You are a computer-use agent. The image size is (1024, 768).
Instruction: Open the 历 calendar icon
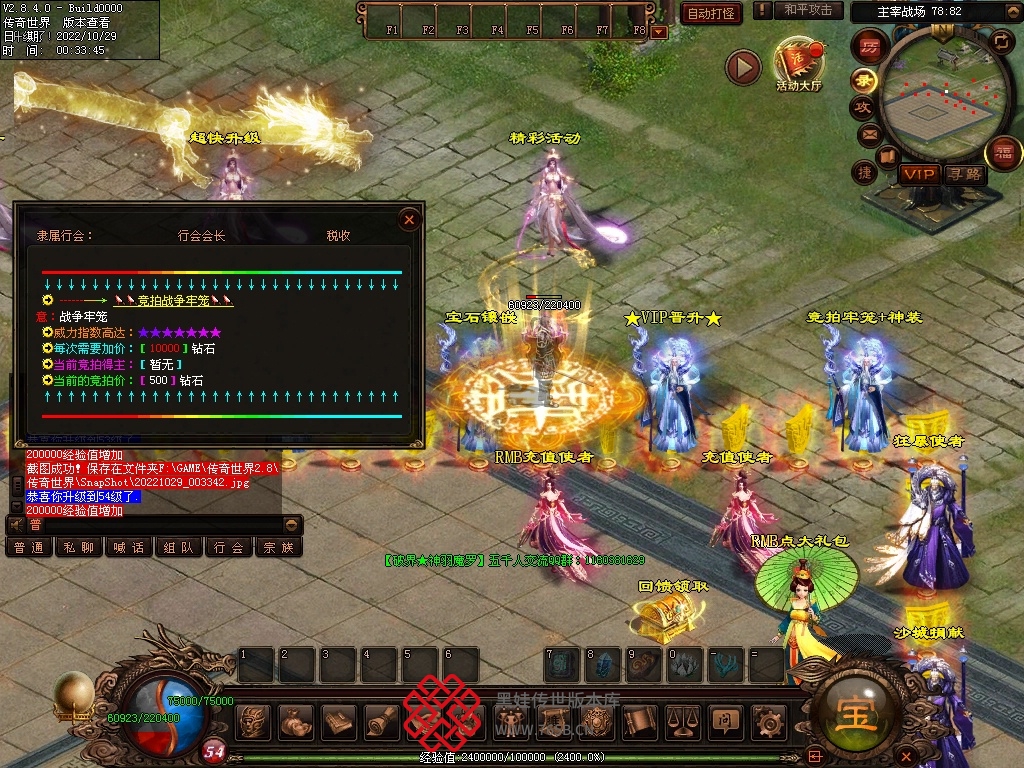870,46
